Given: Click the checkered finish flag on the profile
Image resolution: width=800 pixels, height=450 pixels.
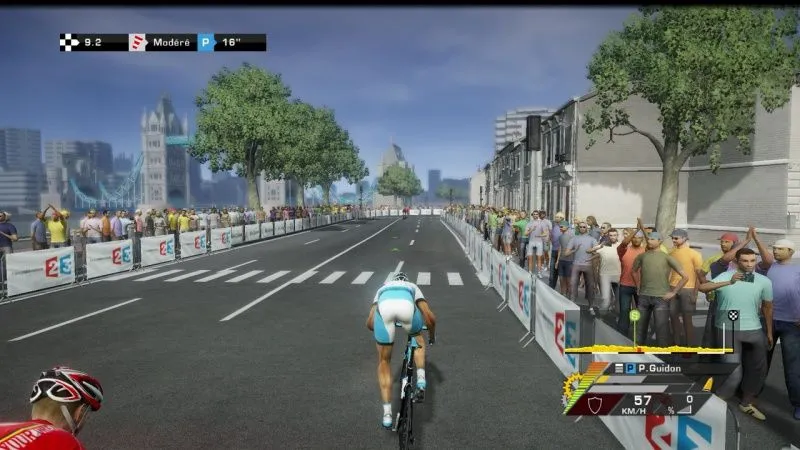Looking at the screenshot, I should tap(733, 316).
